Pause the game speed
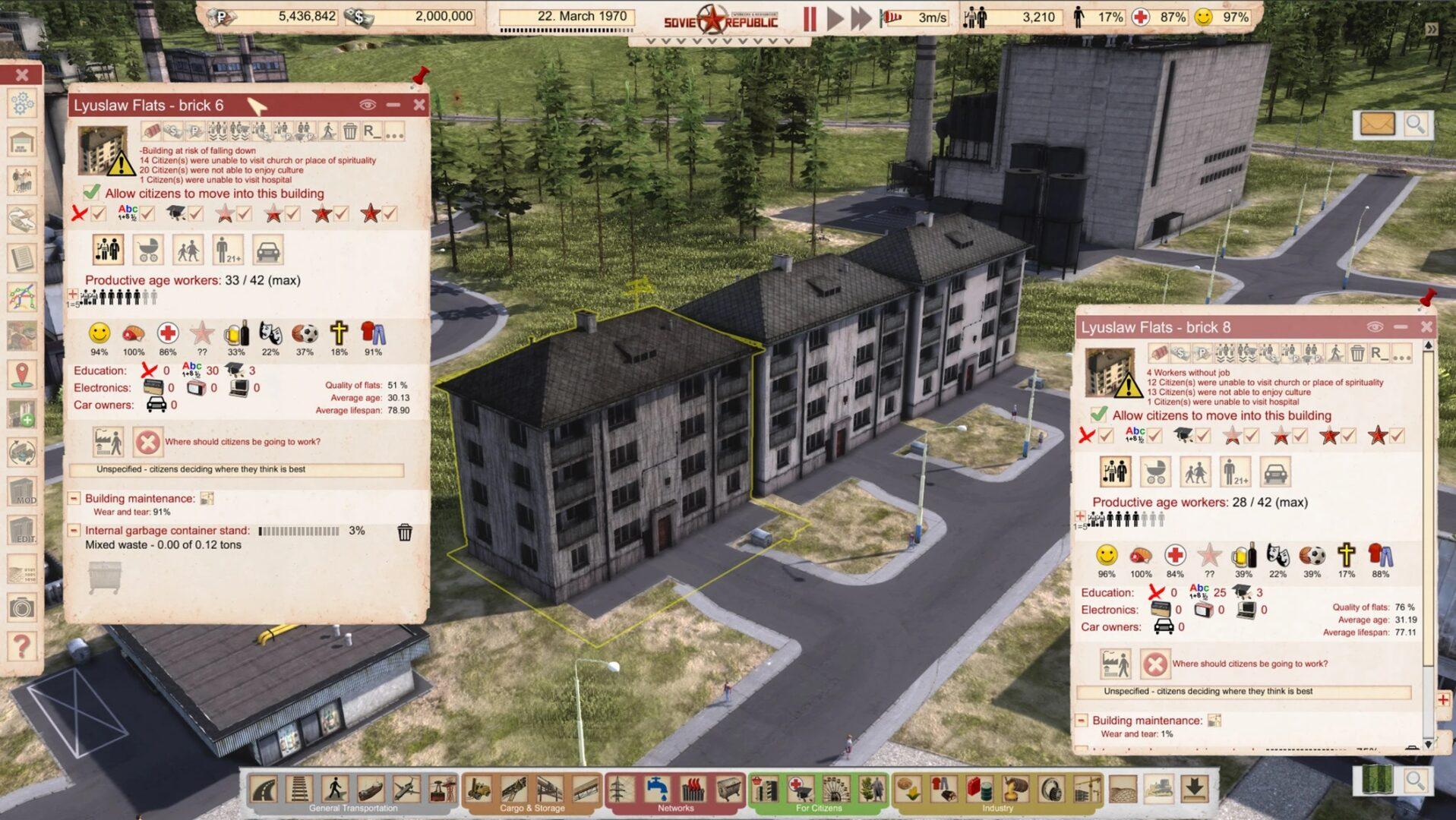This screenshot has width=1456, height=820. [x=810, y=18]
